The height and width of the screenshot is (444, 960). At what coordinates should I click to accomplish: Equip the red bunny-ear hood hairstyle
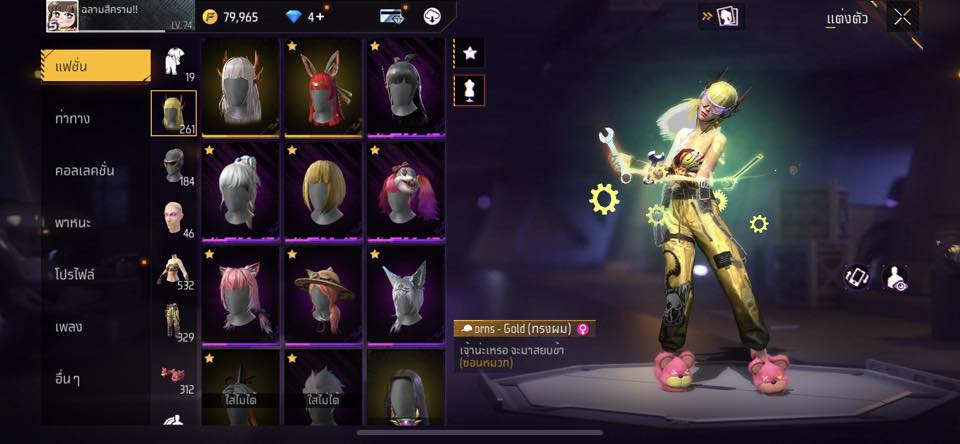[x=323, y=87]
